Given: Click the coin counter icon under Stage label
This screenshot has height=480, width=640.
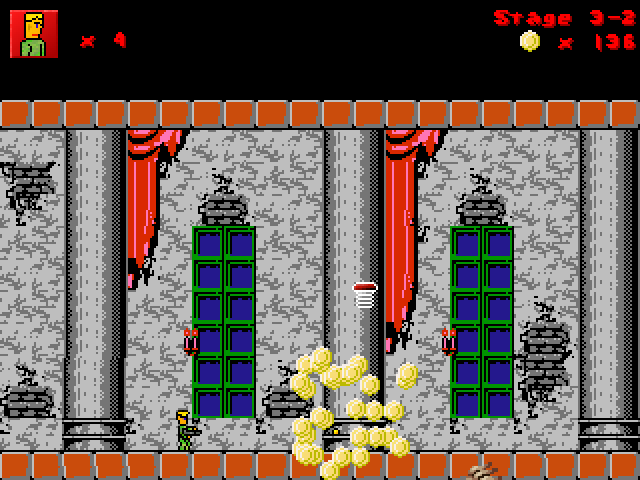Looking at the screenshot, I should pyautogui.click(x=530, y=41).
